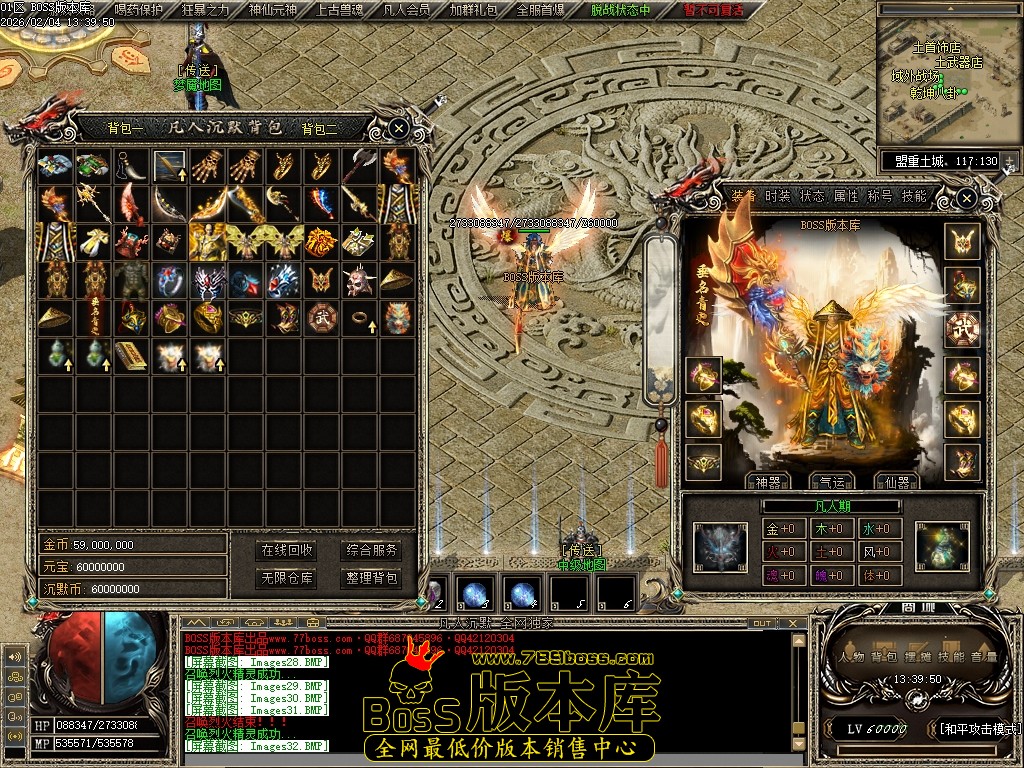Image resolution: width=1024 pixels, height=768 pixels.
Task: Select the bagua 武 medallion in the bag
Action: click(x=322, y=317)
